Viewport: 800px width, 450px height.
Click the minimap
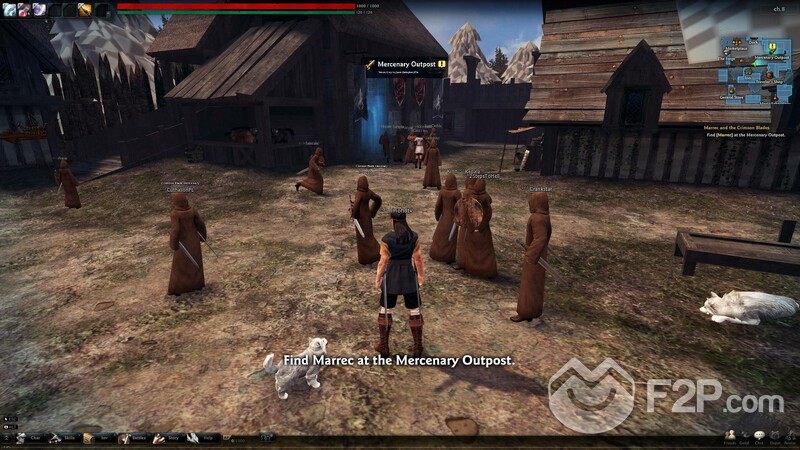753,73
